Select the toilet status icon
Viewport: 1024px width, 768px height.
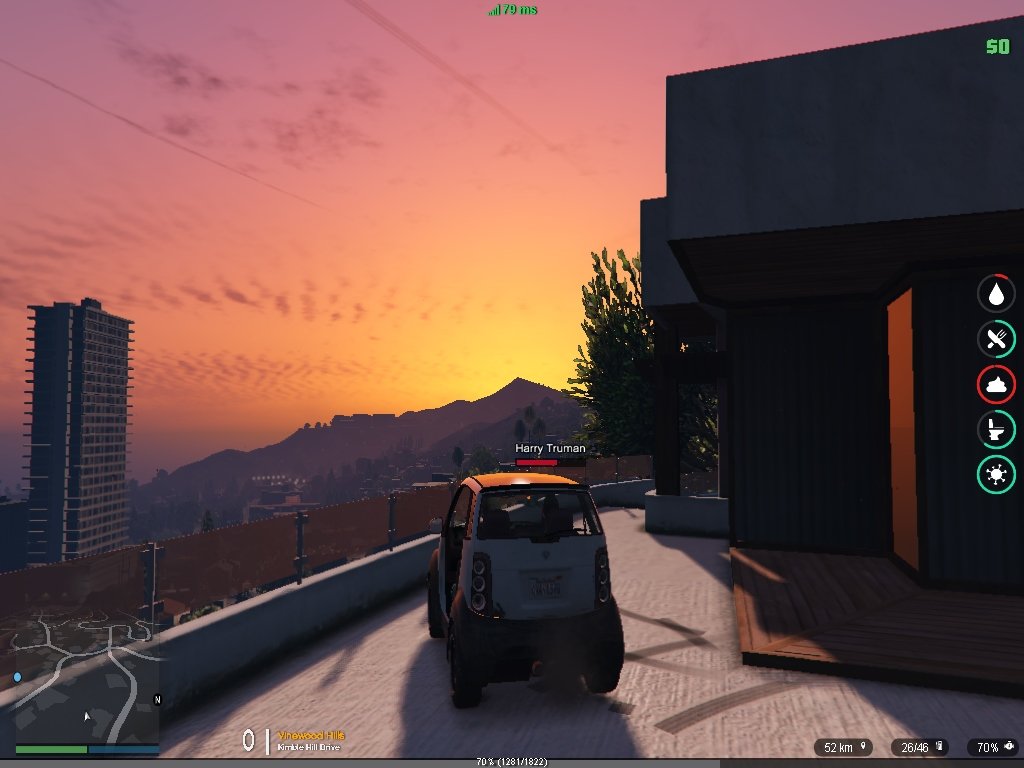(x=996, y=430)
